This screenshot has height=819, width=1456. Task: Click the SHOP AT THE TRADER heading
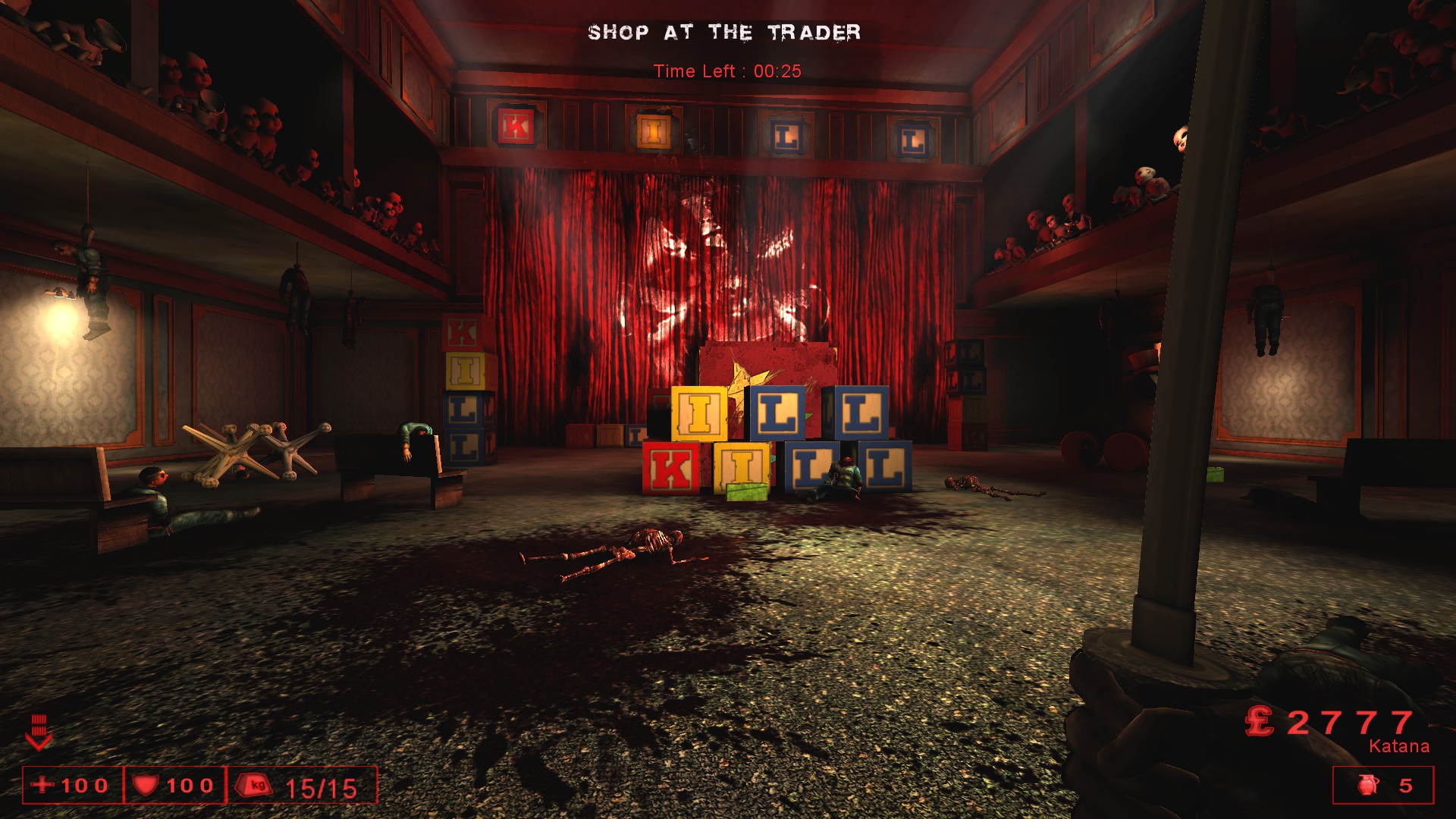pyautogui.click(x=725, y=32)
